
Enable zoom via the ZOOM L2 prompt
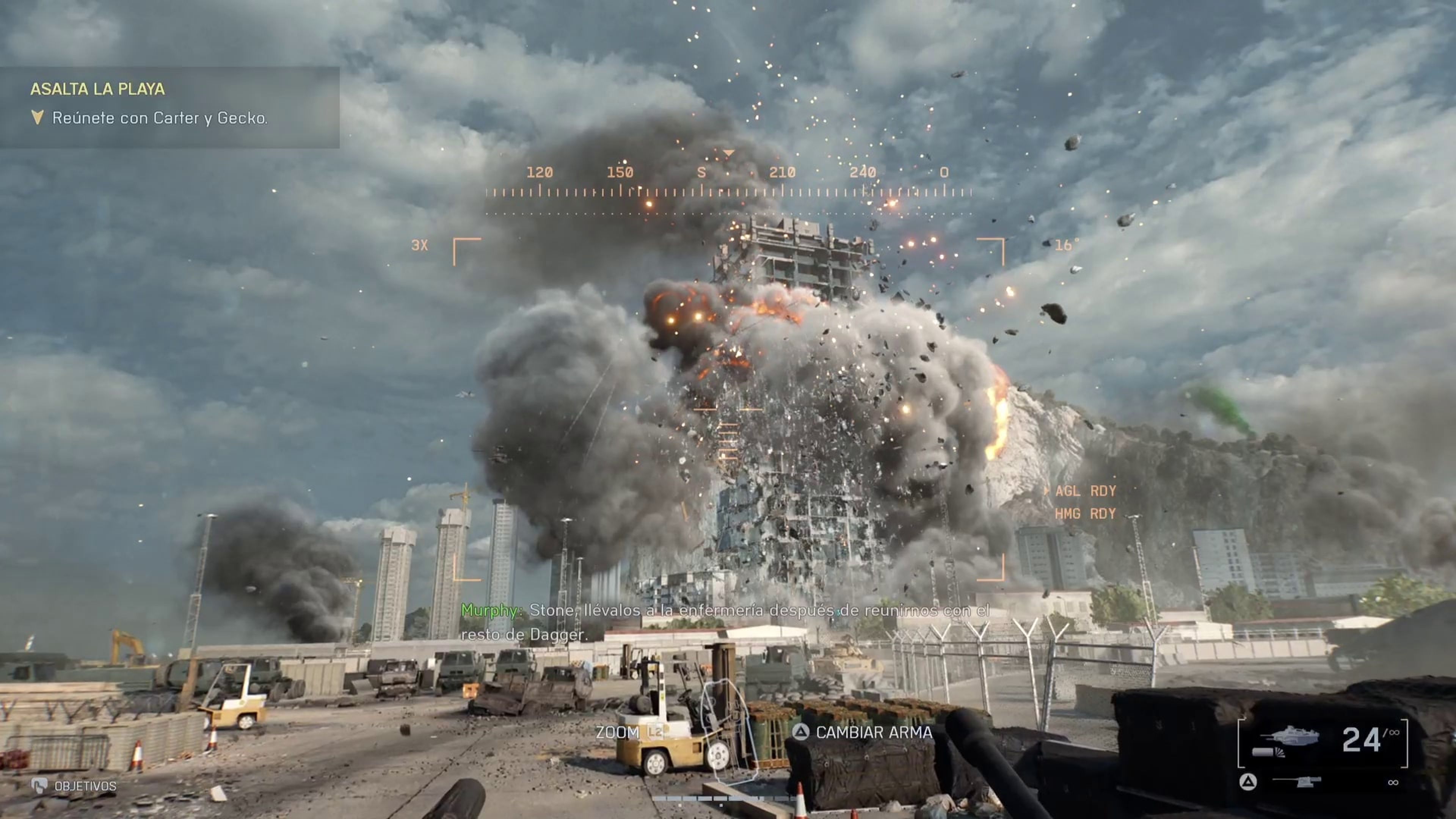(629, 732)
